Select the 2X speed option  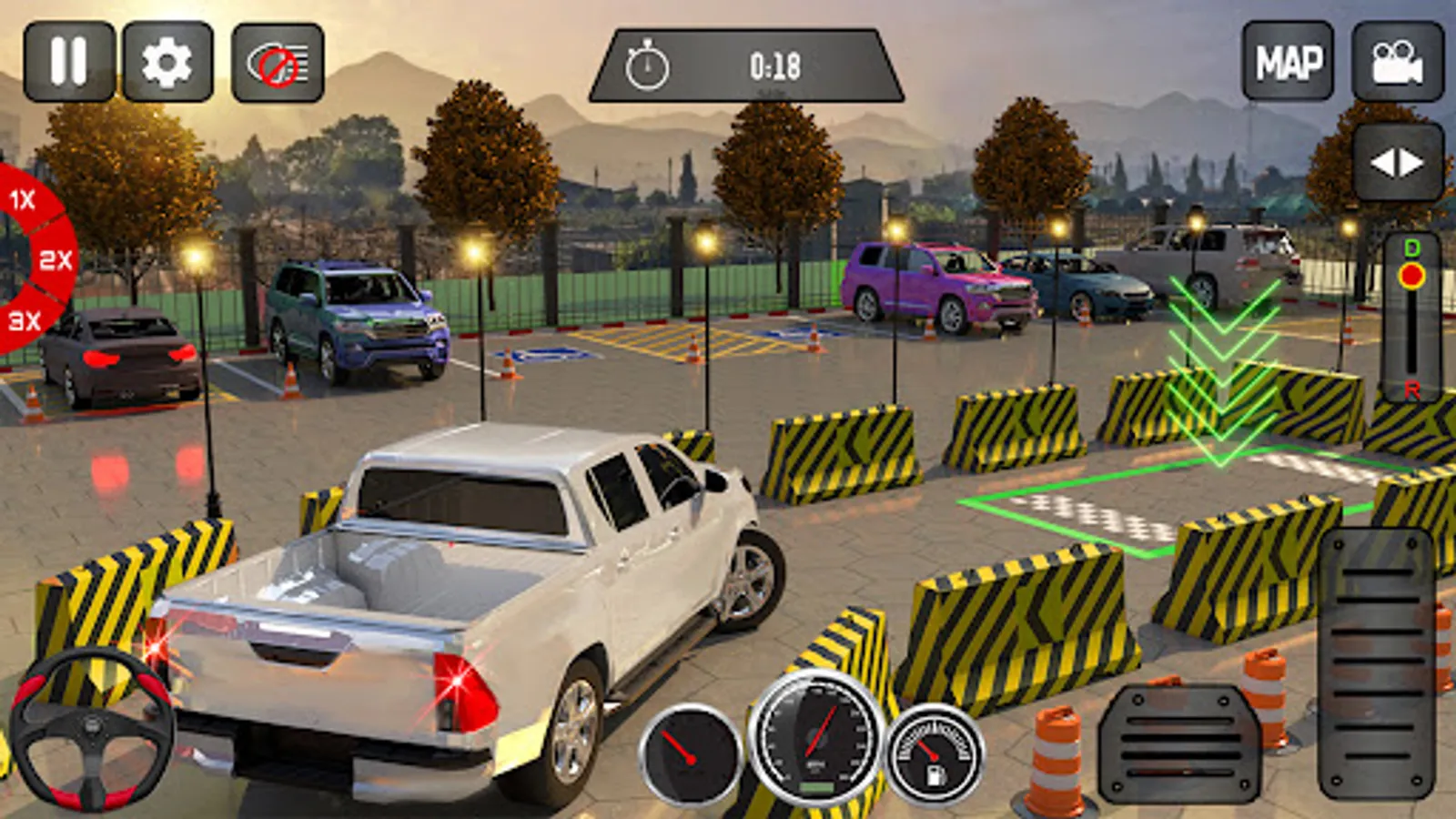(55, 261)
